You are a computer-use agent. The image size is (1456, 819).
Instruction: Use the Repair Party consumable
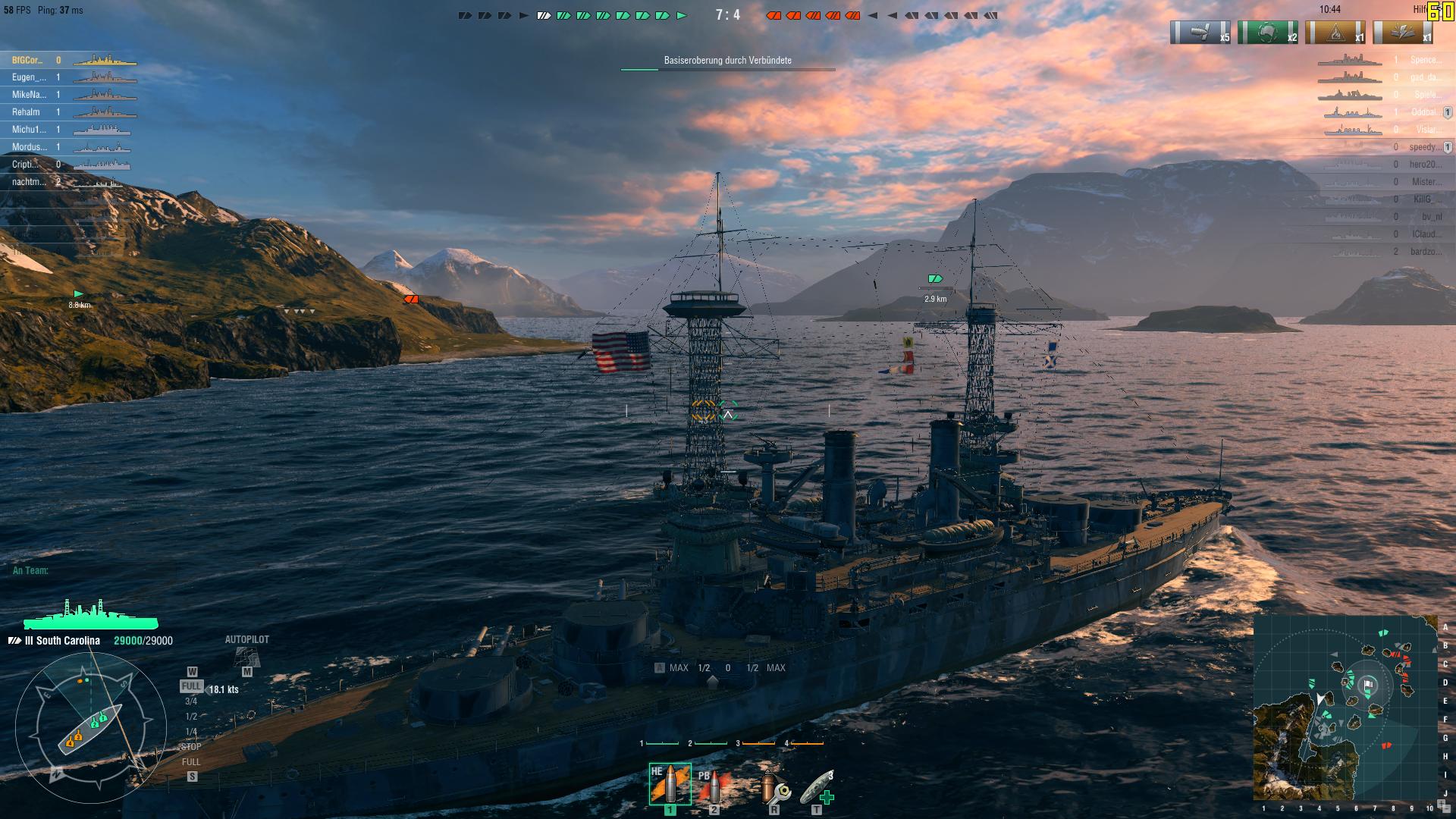tap(817, 787)
